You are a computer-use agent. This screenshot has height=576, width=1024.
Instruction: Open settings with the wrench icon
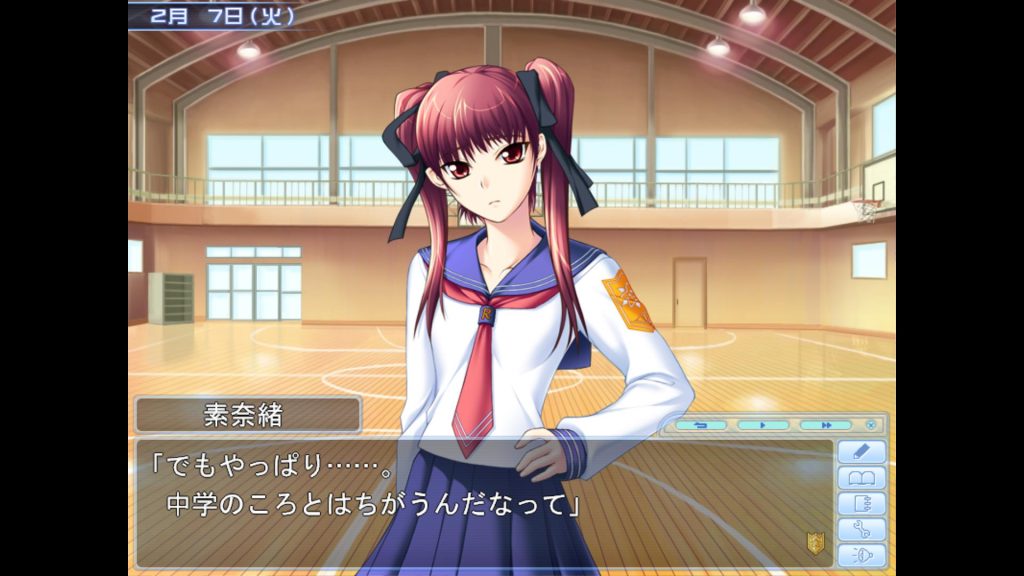click(x=861, y=530)
